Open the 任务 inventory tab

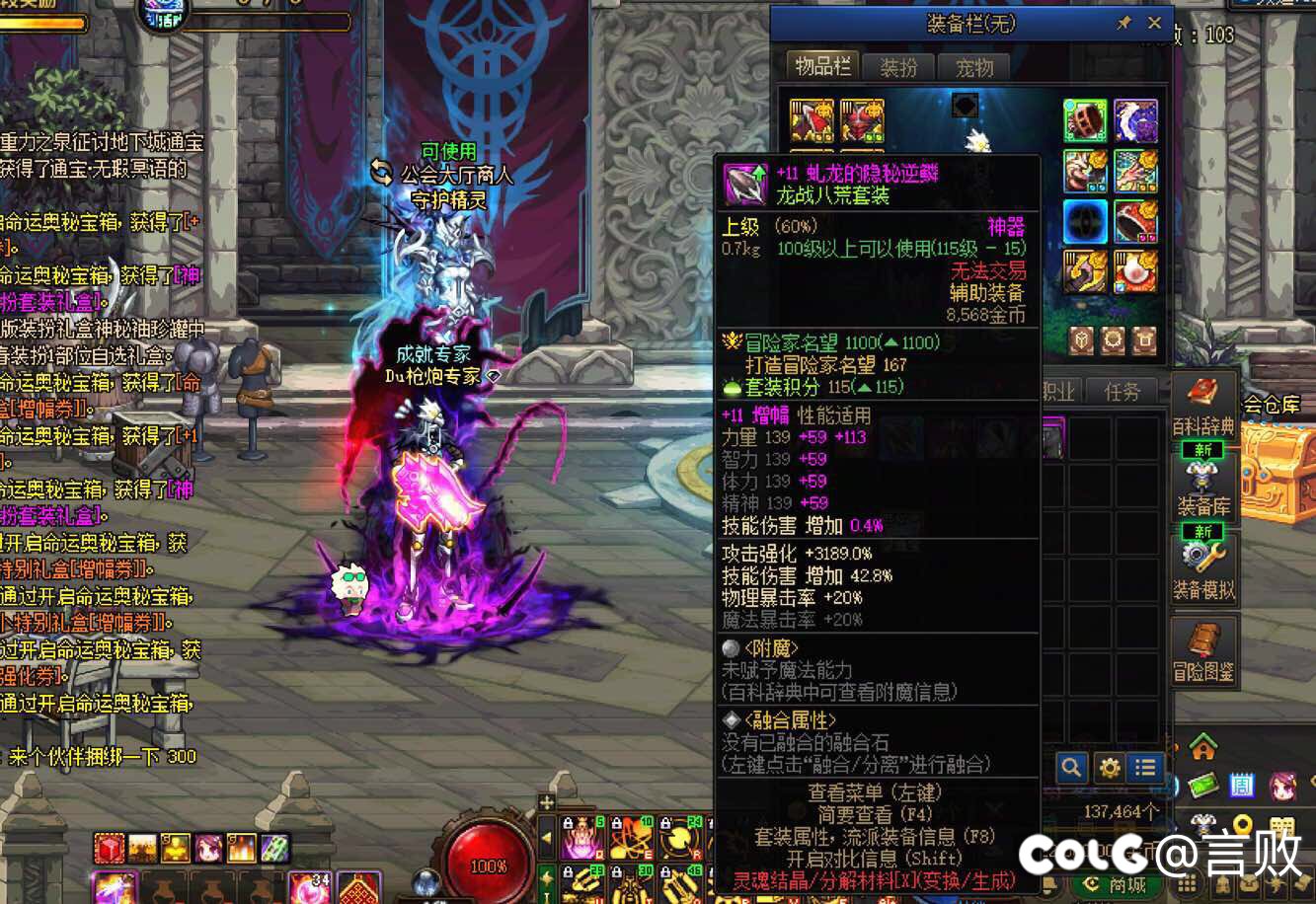[x=1122, y=392]
